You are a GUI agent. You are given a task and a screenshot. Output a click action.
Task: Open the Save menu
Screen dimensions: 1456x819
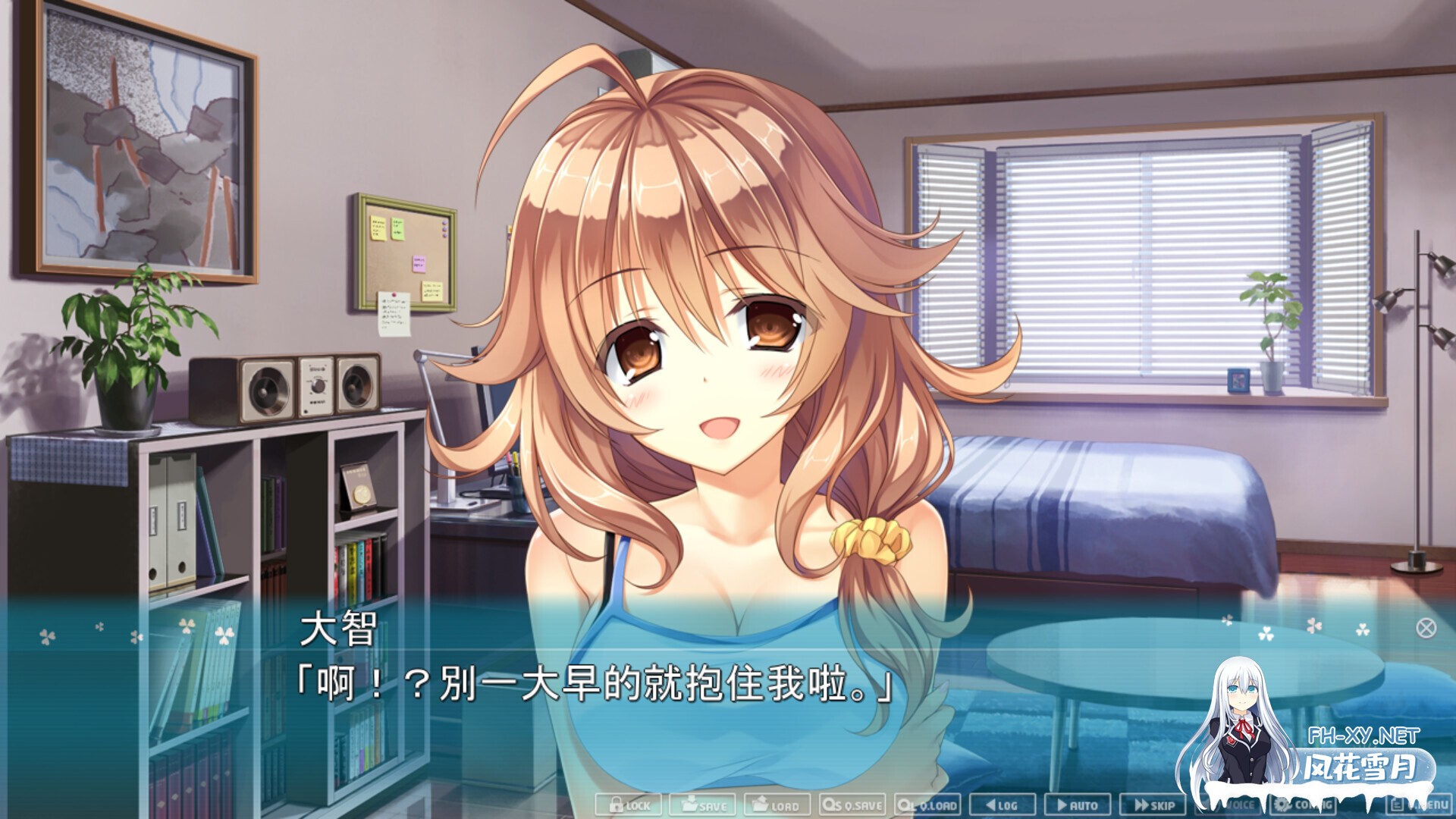[702, 805]
